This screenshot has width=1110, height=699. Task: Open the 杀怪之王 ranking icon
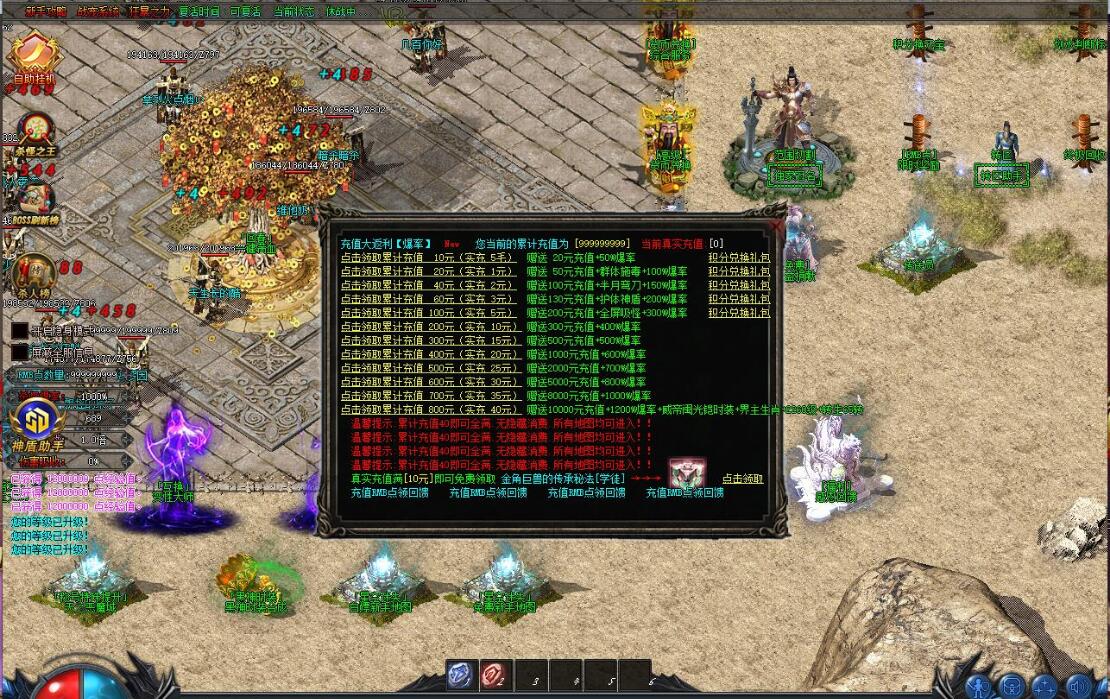point(36,131)
